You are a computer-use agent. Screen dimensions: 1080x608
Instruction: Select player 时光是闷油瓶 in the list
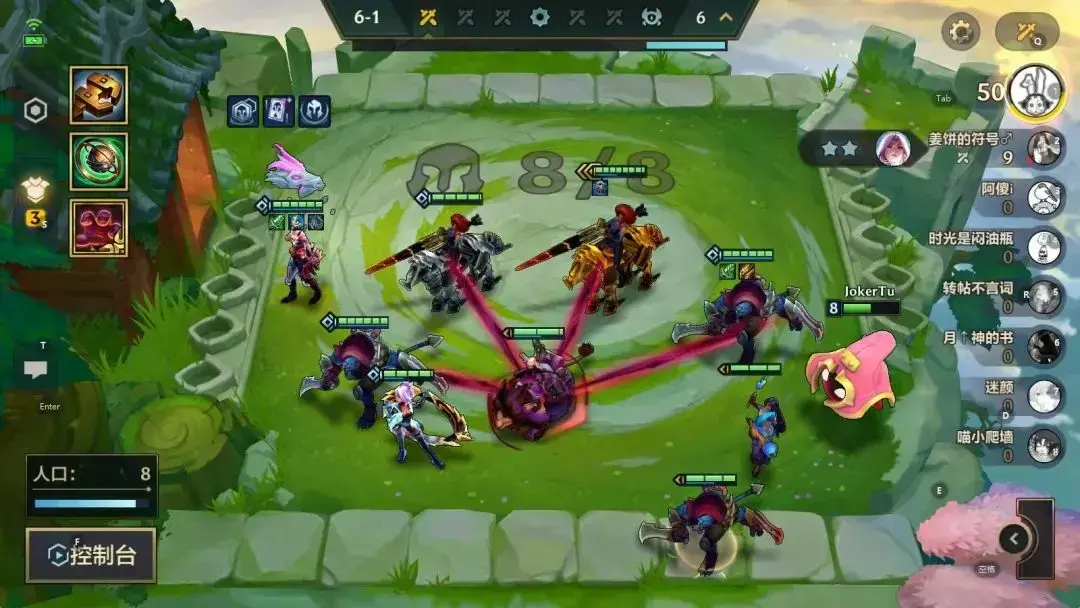pyautogui.click(x=1044, y=246)
